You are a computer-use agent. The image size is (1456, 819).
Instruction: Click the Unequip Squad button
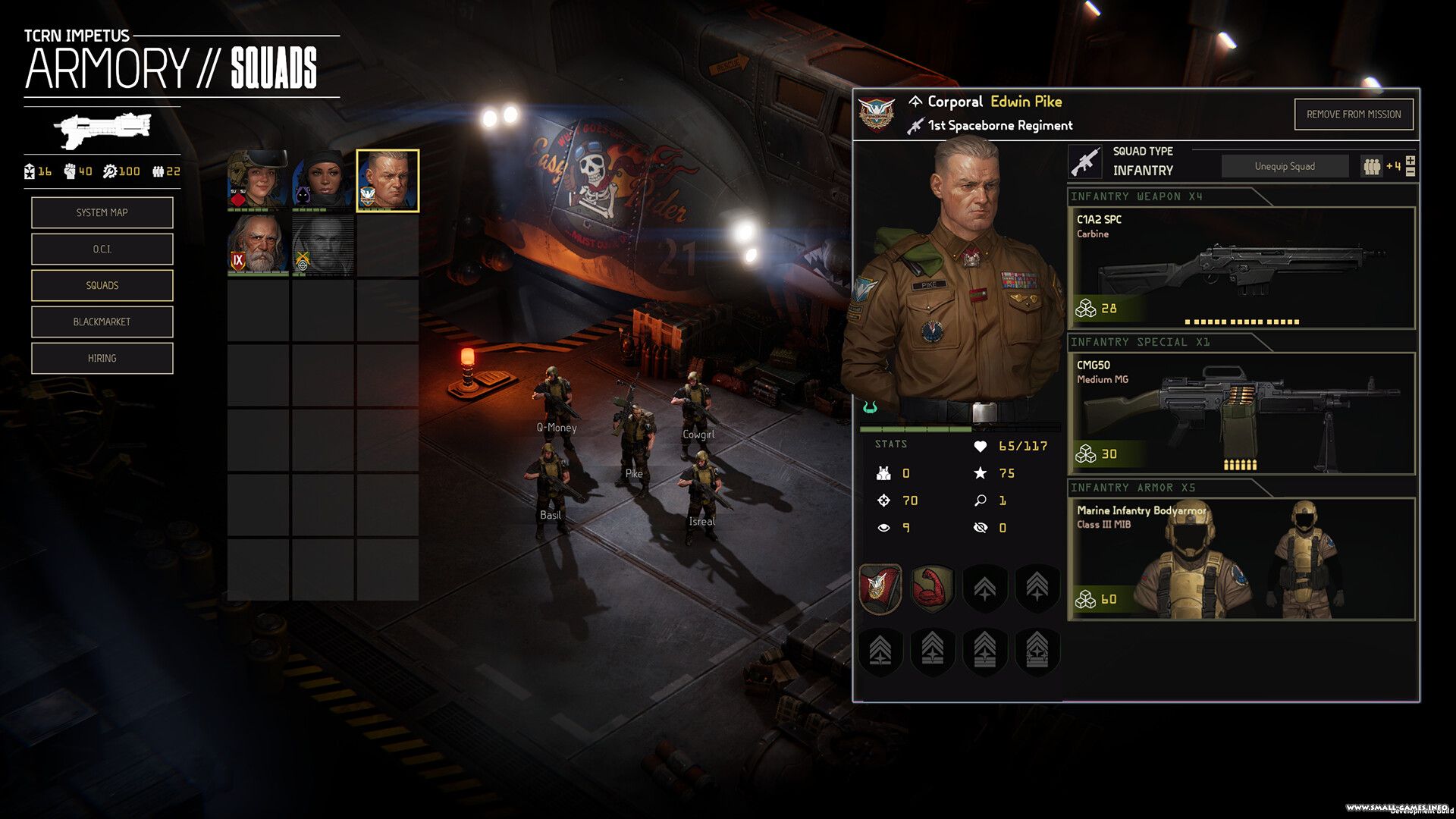tap(1285, 166)
